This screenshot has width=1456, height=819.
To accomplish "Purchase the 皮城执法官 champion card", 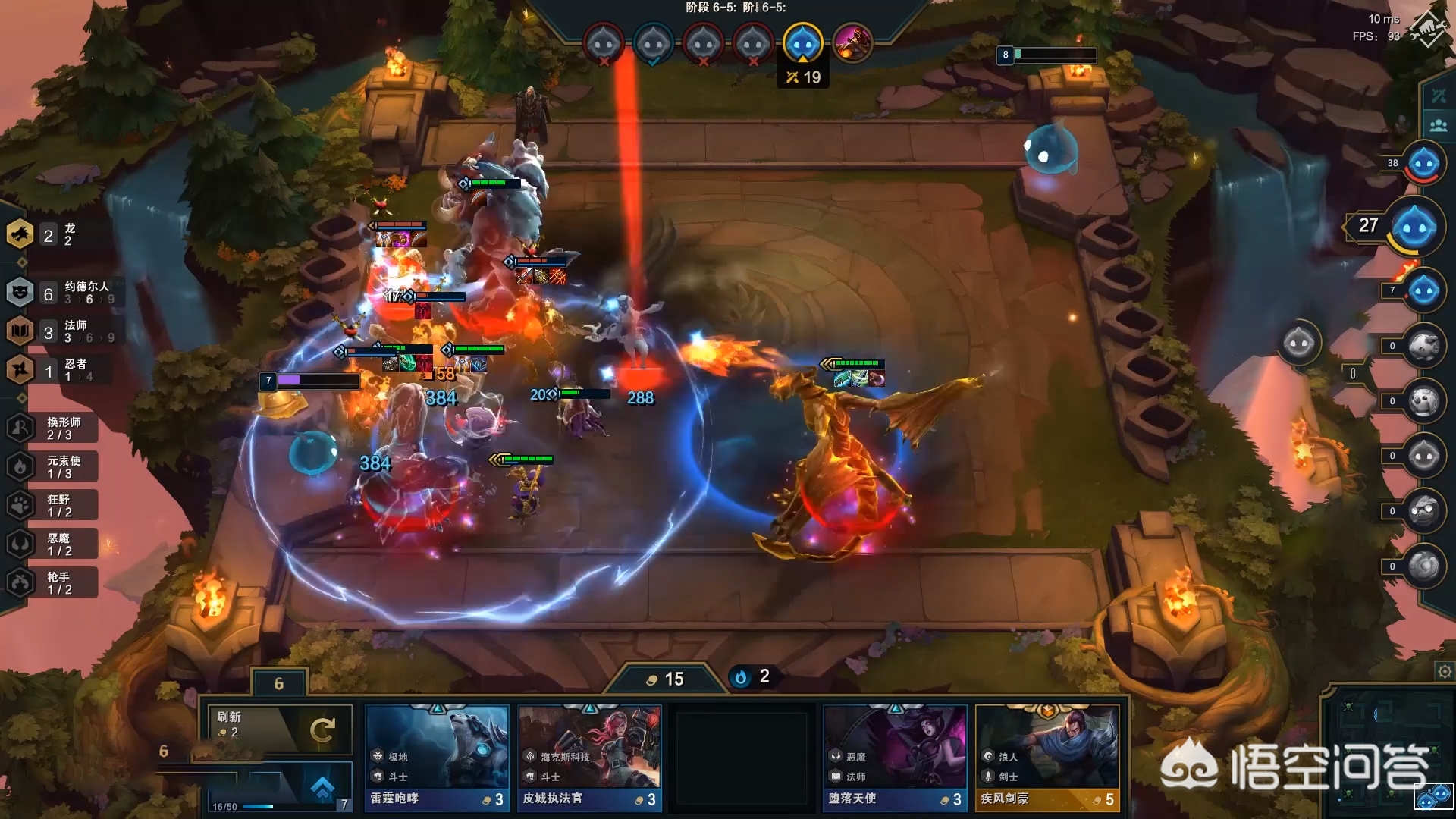I will (x=589, y=758).
